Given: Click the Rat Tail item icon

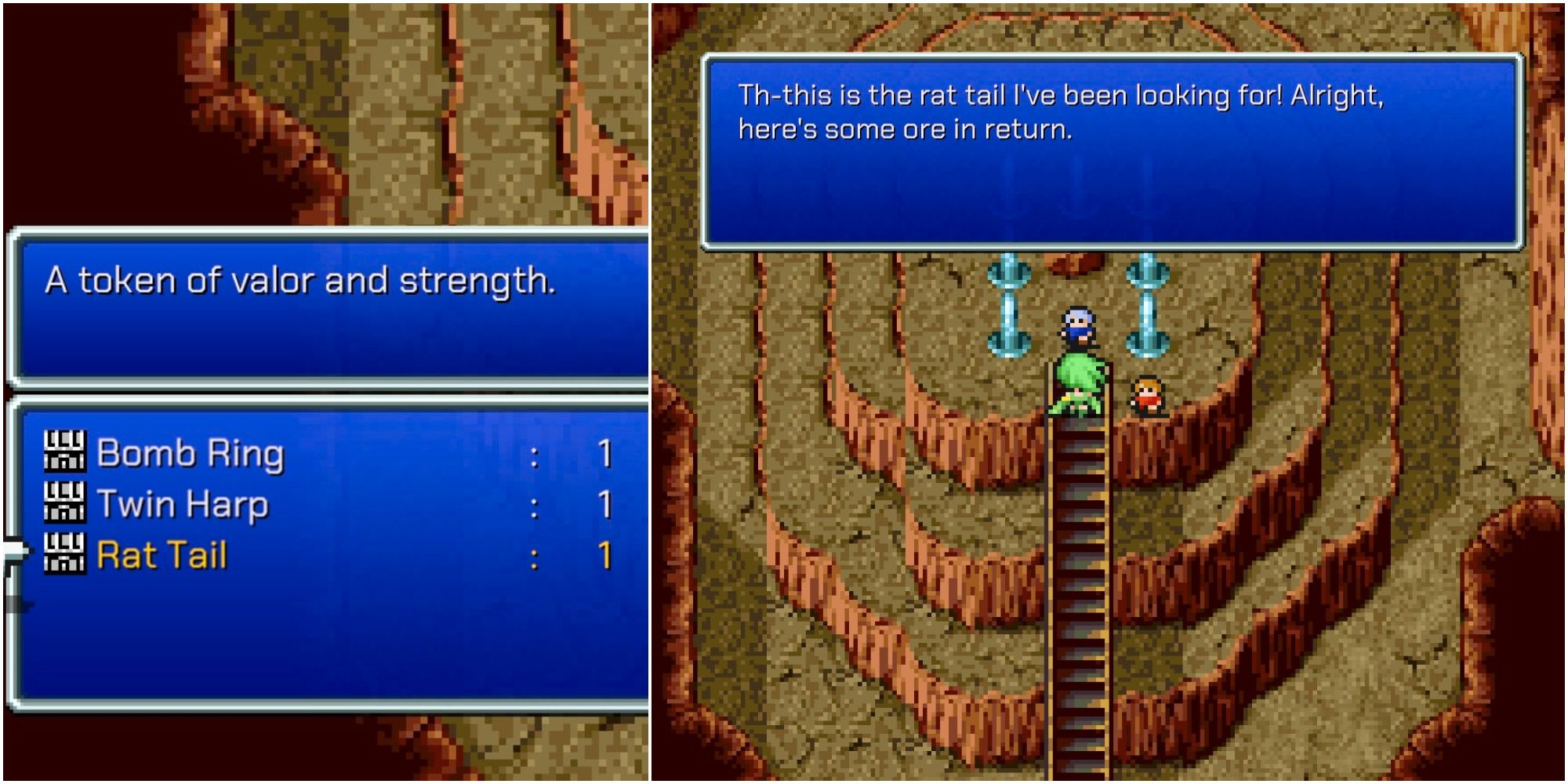Looking at the screenshot, I should pos(67,554).
